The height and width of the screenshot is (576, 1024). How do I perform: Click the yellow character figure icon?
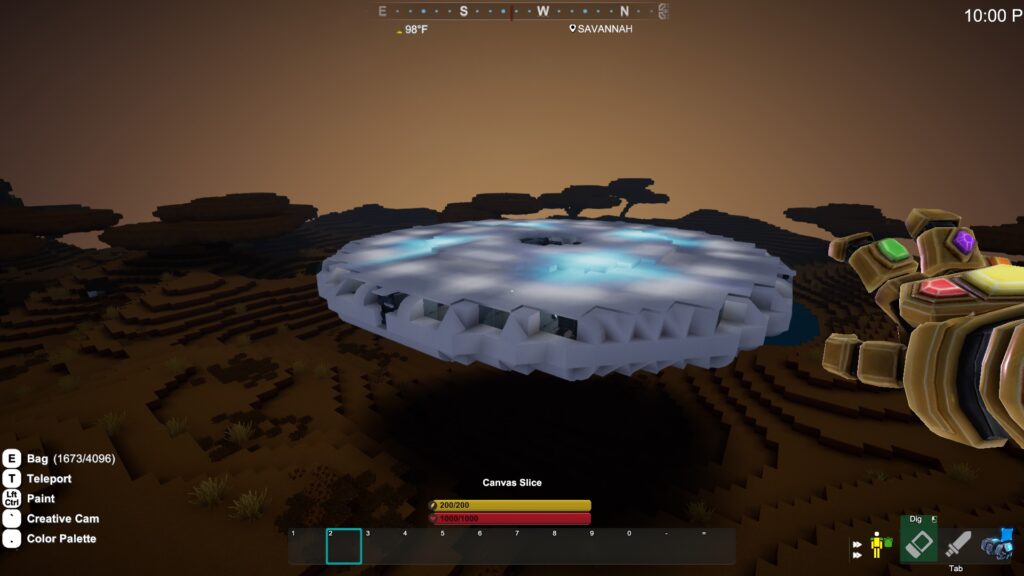pos(879,545)
